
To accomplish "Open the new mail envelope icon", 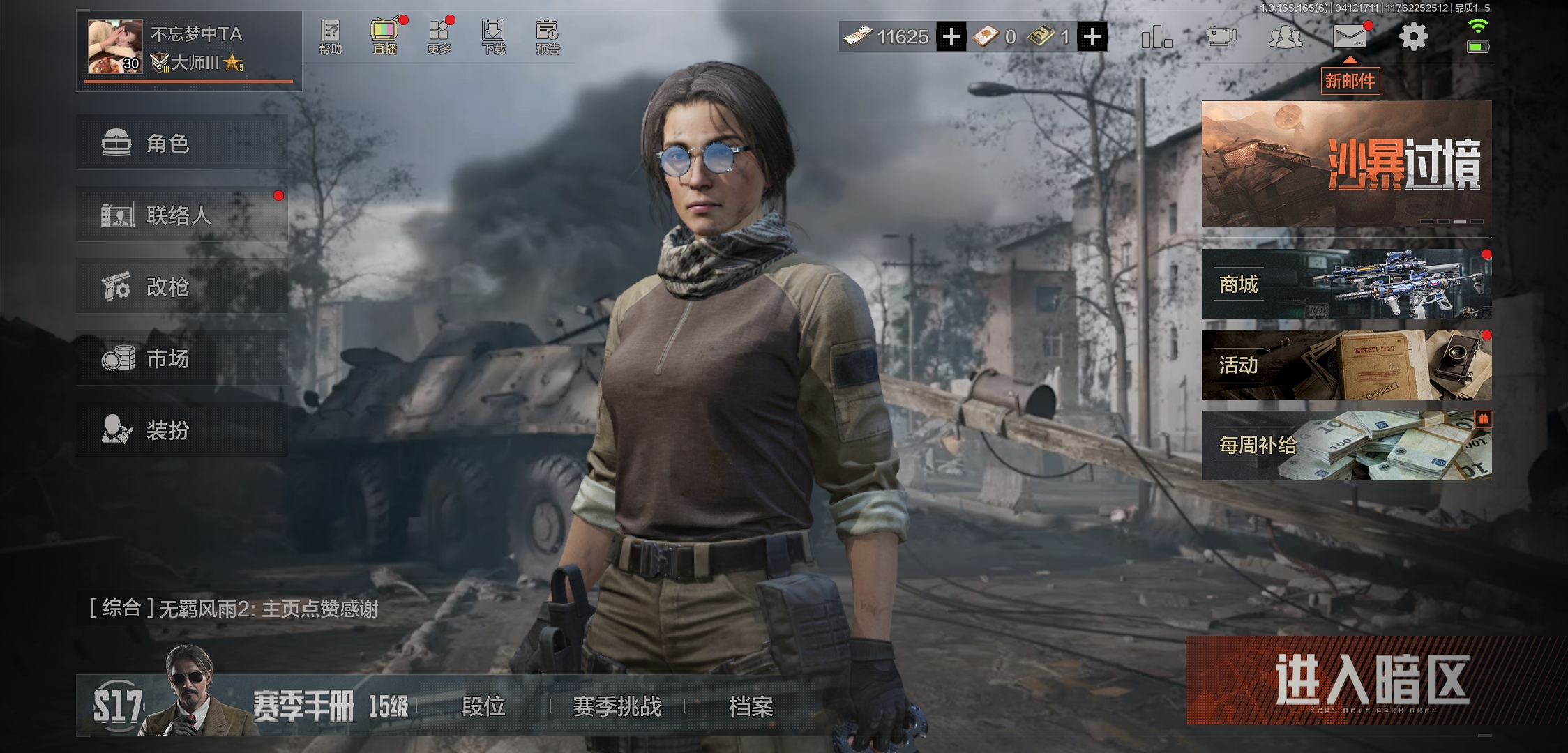I will tap(1349, 36).
